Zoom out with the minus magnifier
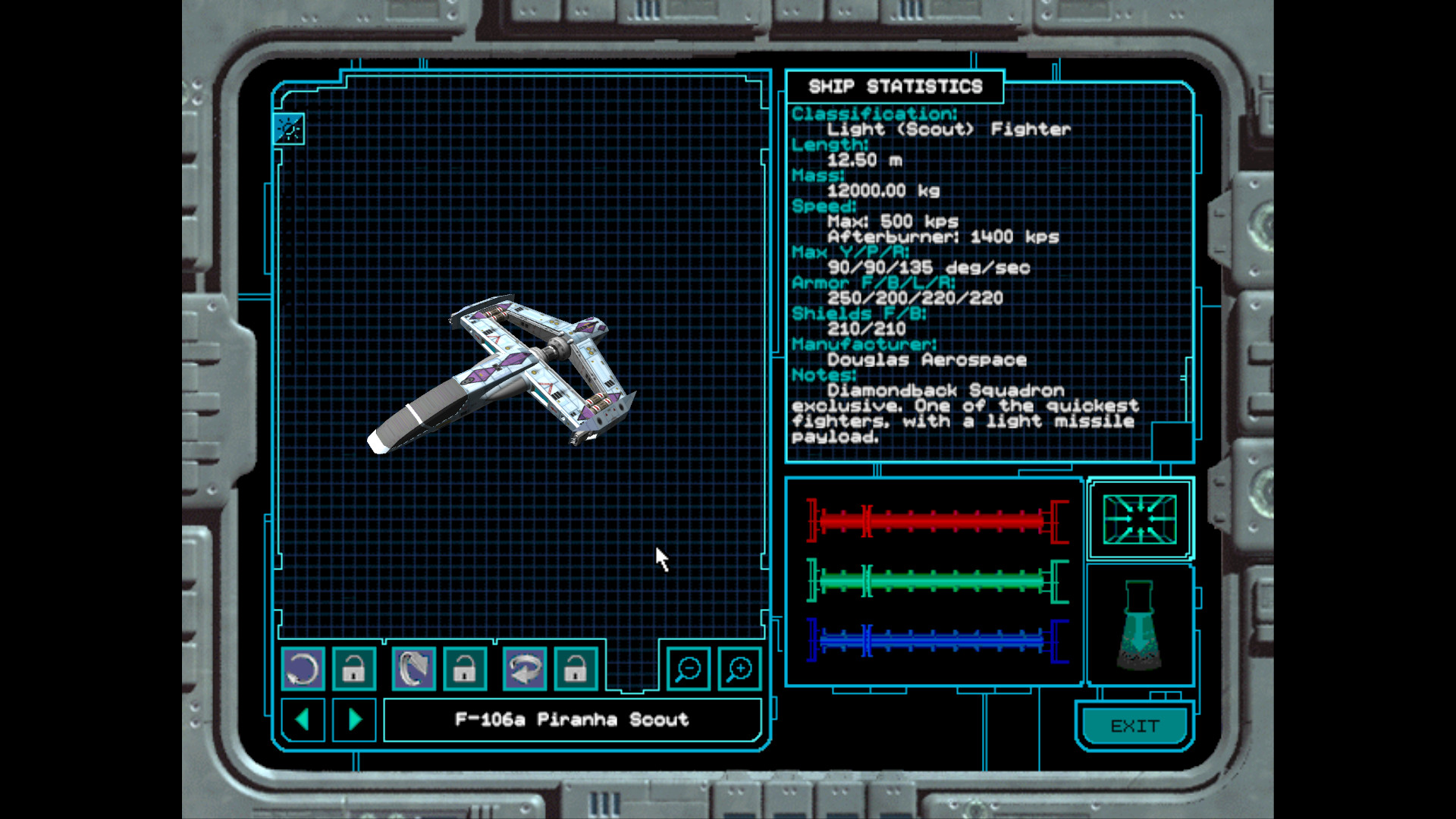The width and height of the screenshot is (1456, 819). click(x=688, y=669)
